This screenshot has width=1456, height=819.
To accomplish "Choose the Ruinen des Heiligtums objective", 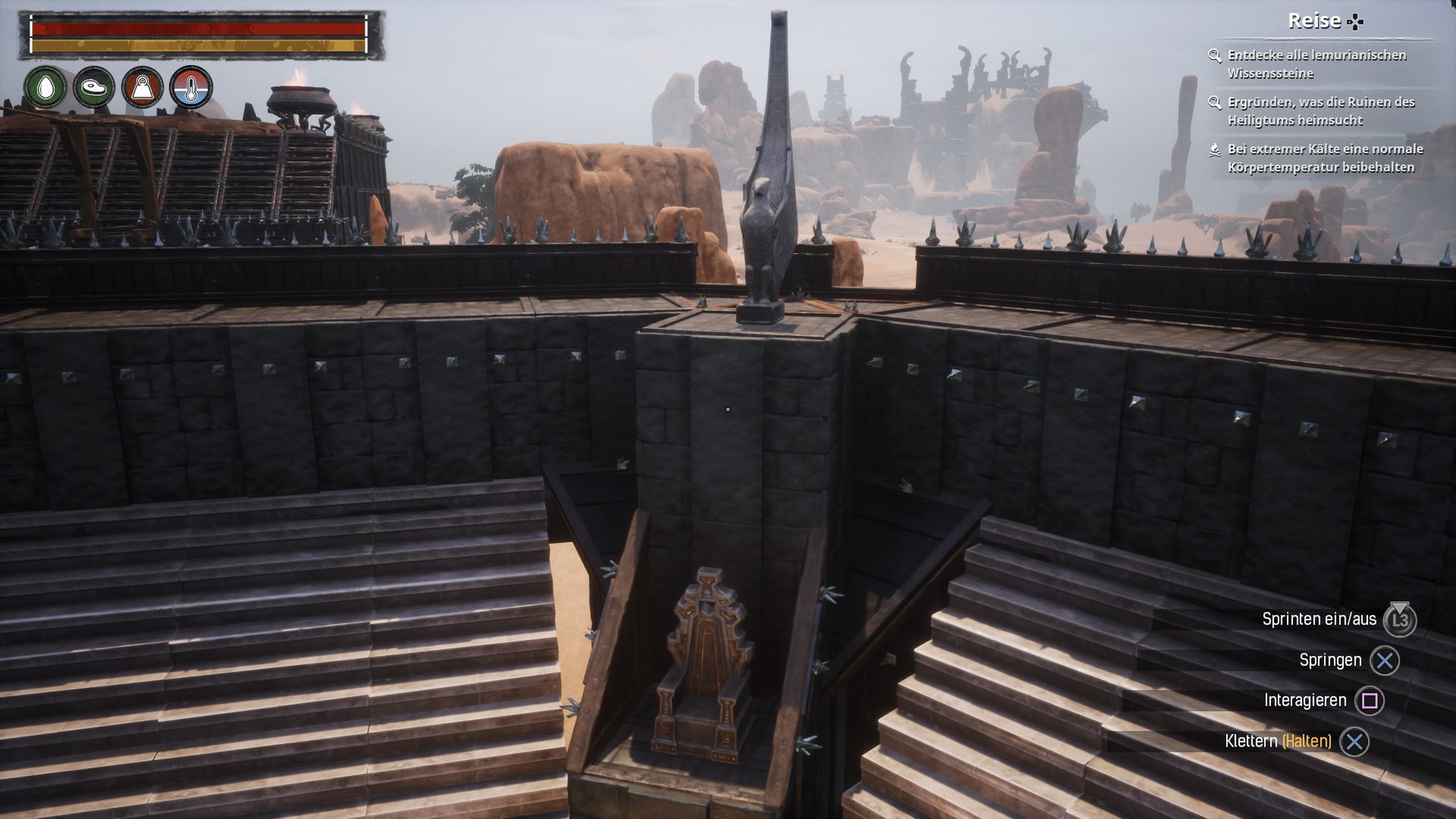I will 1320,111.
